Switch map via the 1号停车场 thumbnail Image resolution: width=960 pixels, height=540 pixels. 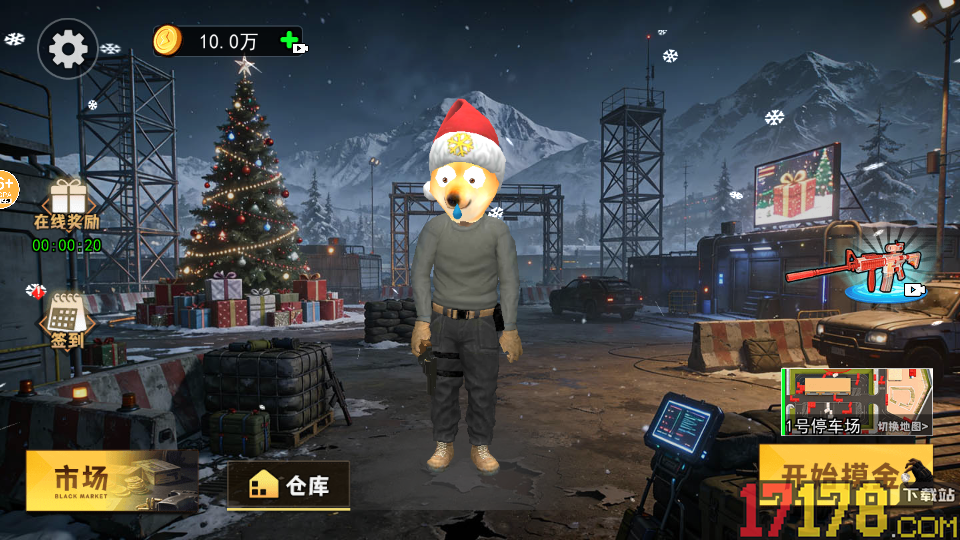click(856, 401)
